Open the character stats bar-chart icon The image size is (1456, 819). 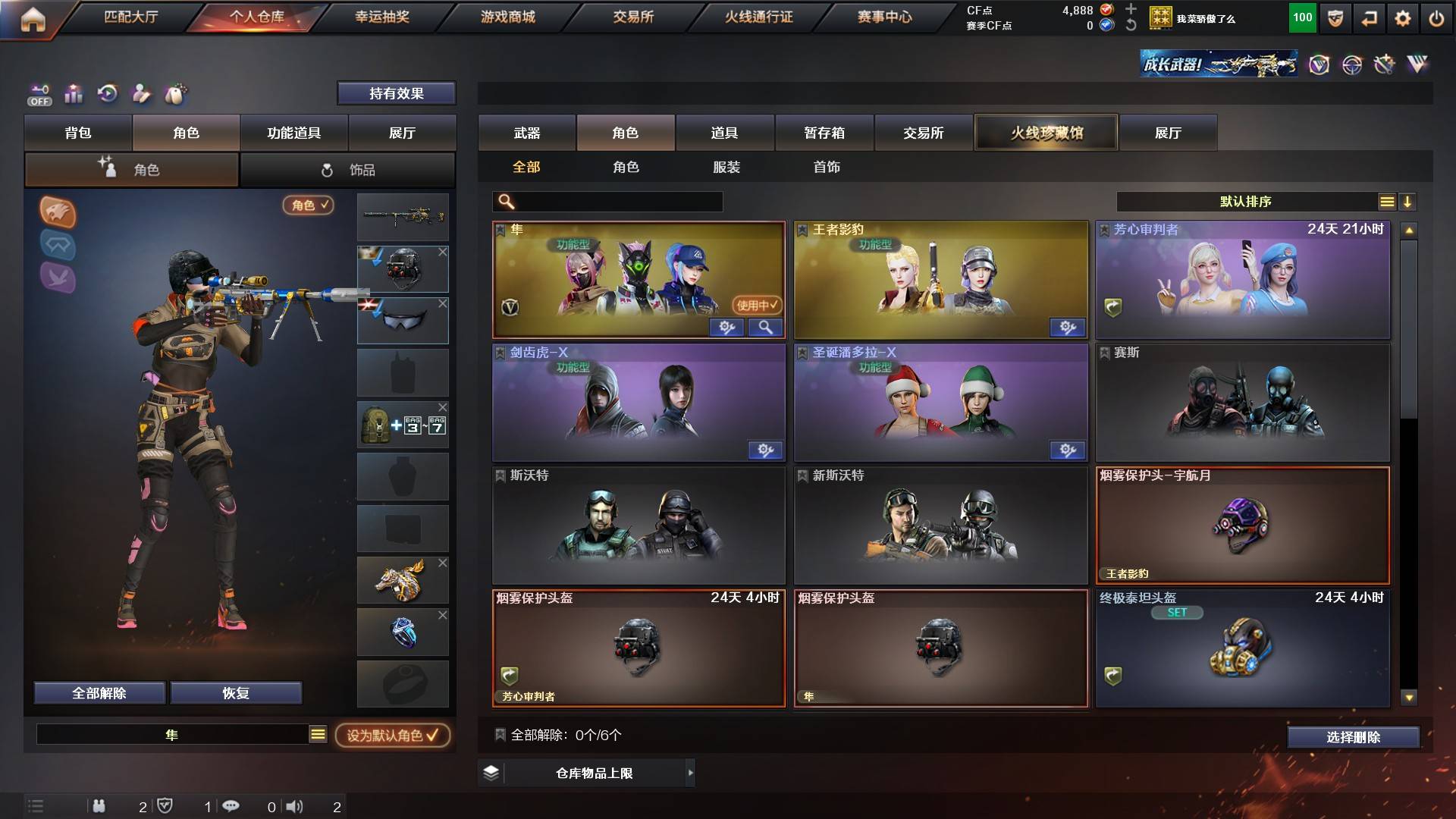point(73,93)
